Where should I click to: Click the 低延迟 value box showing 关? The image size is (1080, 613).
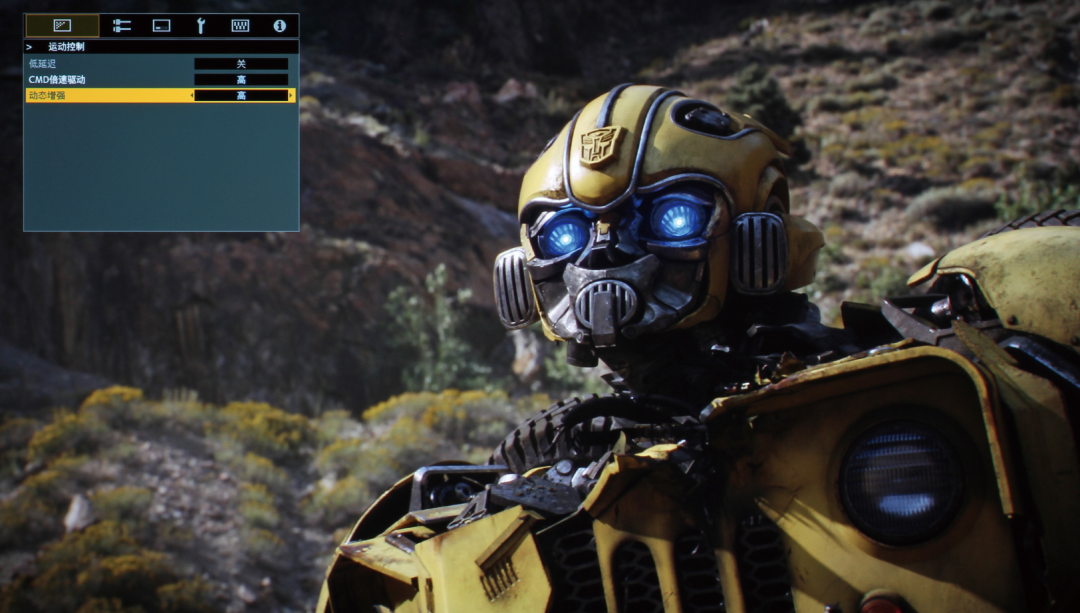tap(241, 64)
